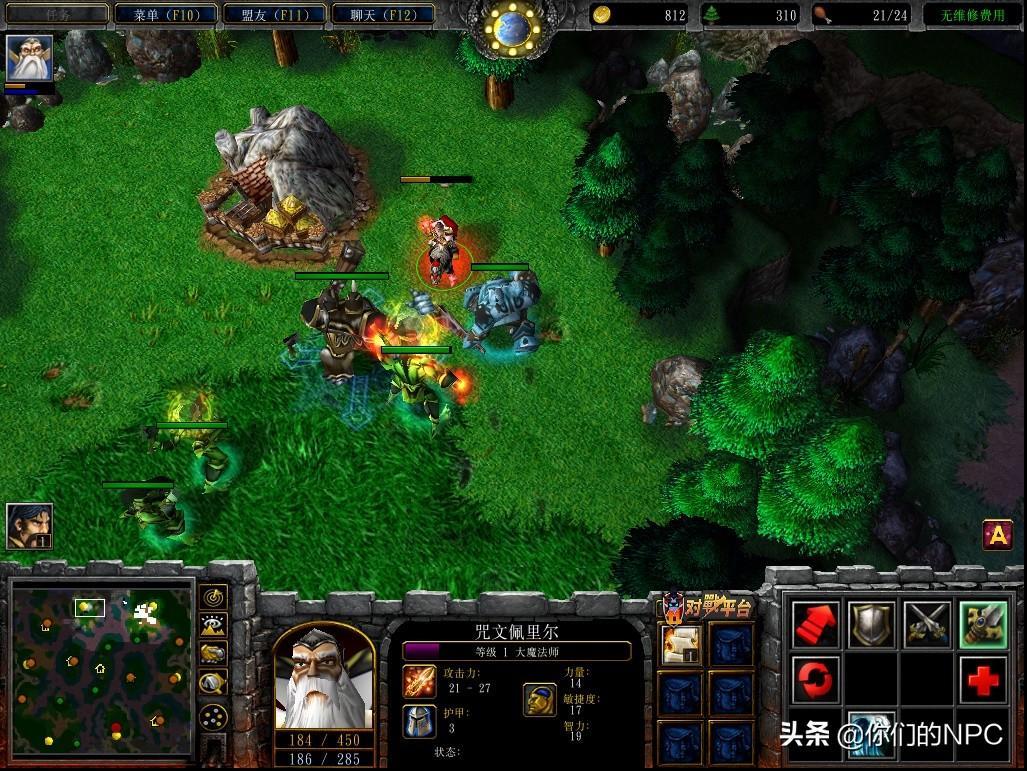This screenshot has width=1027, height=771.
Task: Activate the minimap signal ping button
Action: pyautogui.click(x=213, y=598)
